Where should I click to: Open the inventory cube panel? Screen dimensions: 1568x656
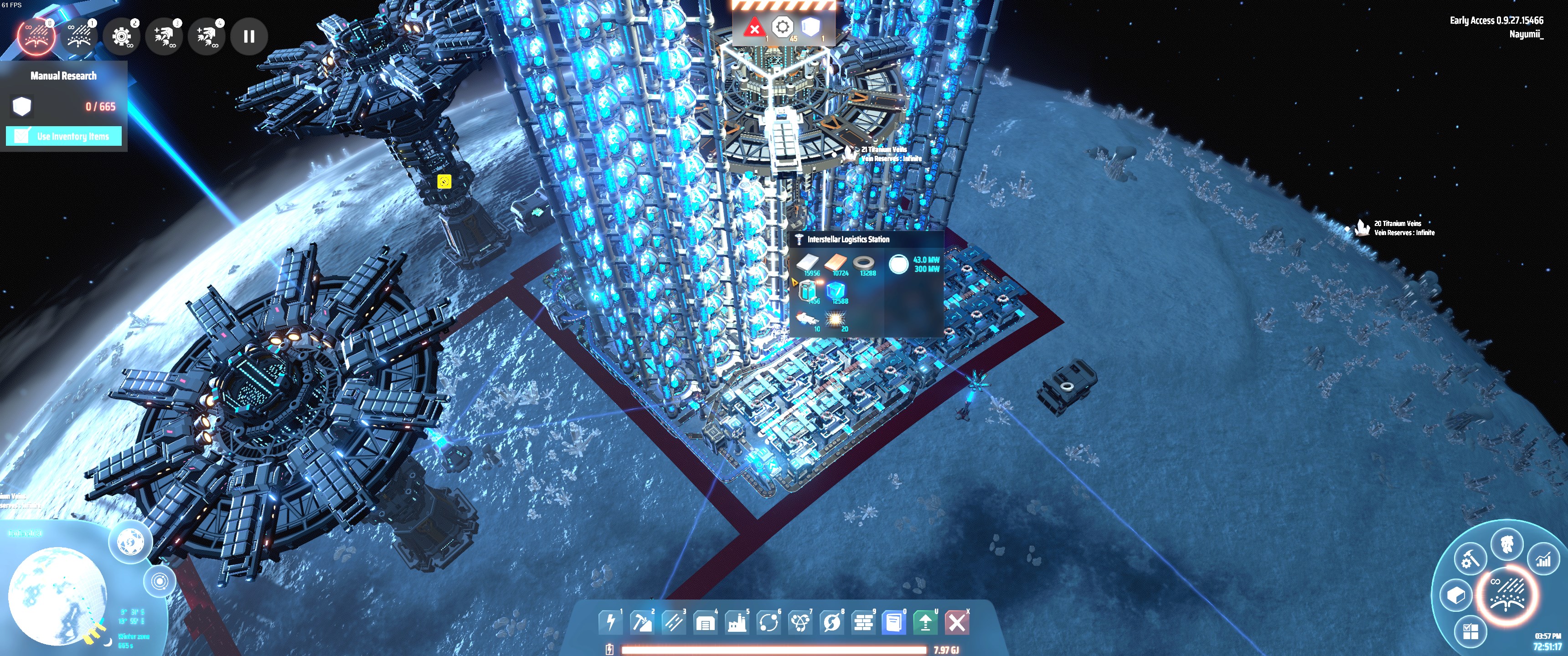[x=1455, y=595]
